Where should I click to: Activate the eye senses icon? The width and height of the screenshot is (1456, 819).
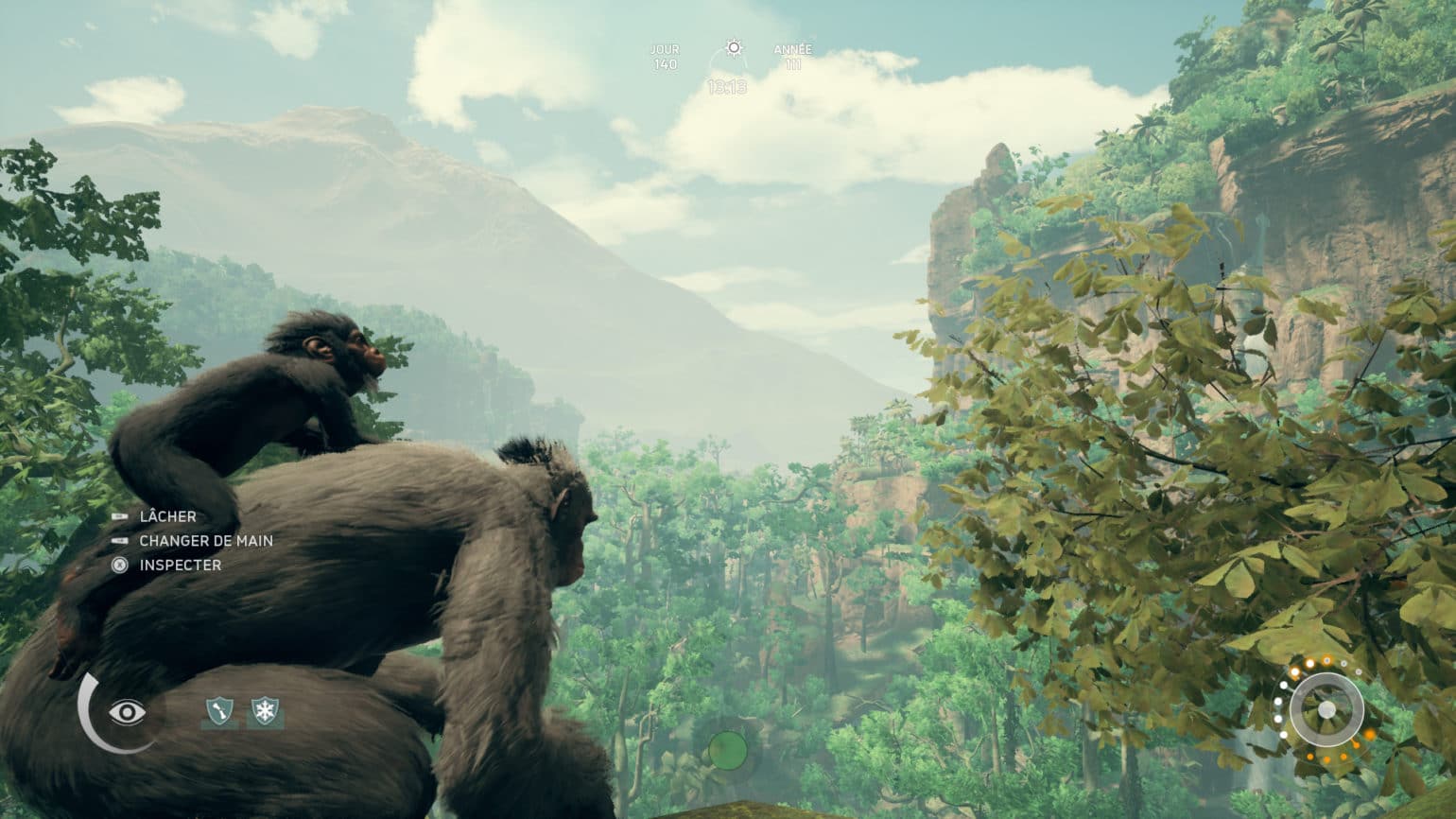(127, 712)
